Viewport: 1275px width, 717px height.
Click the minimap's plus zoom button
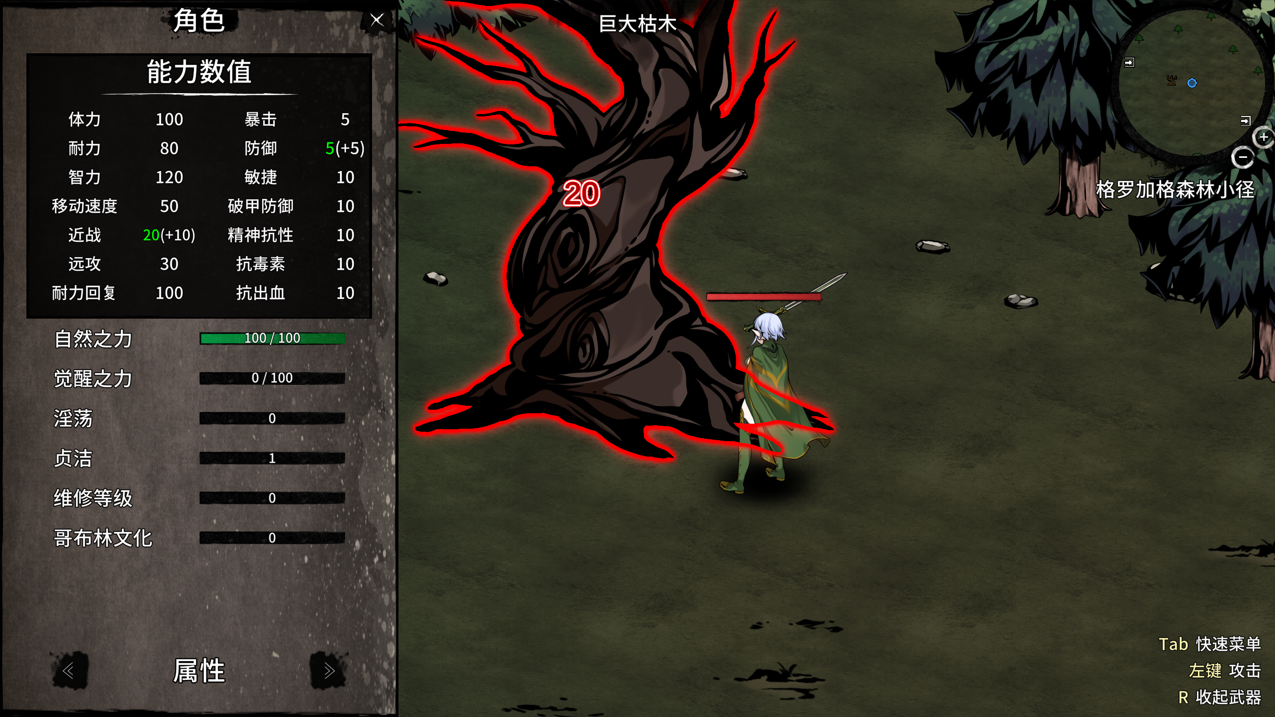coord(1264,138)
